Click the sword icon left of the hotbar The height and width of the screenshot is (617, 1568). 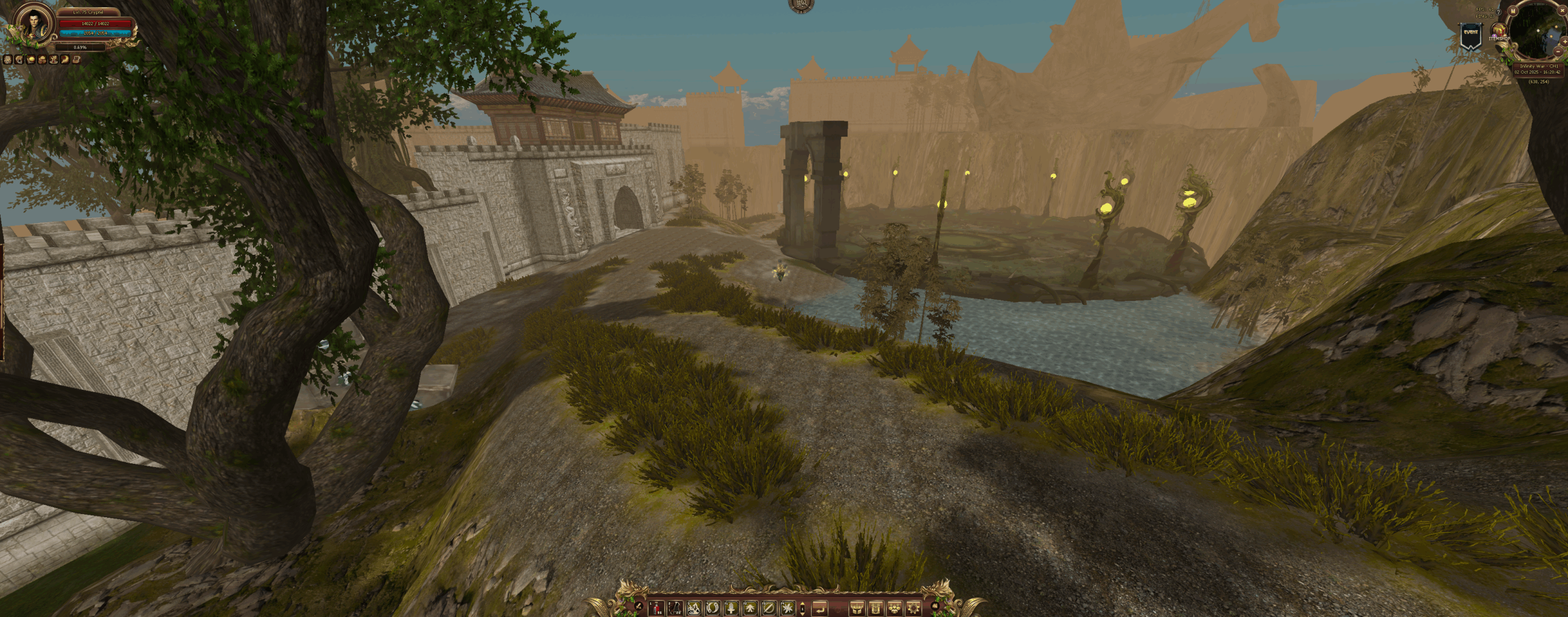(x=638, y=606)
